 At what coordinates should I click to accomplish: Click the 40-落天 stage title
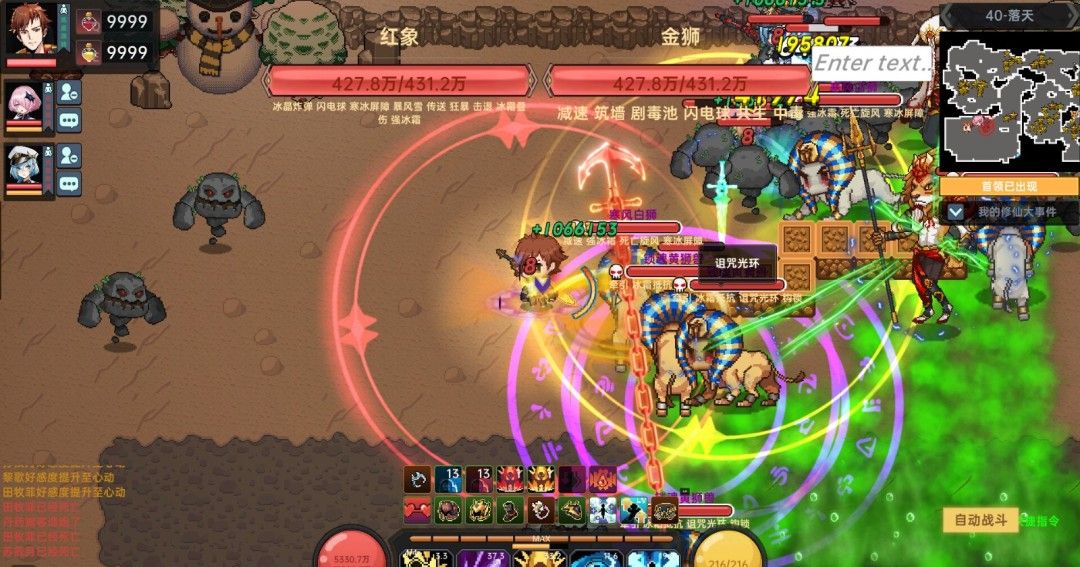pos(1009,15)
